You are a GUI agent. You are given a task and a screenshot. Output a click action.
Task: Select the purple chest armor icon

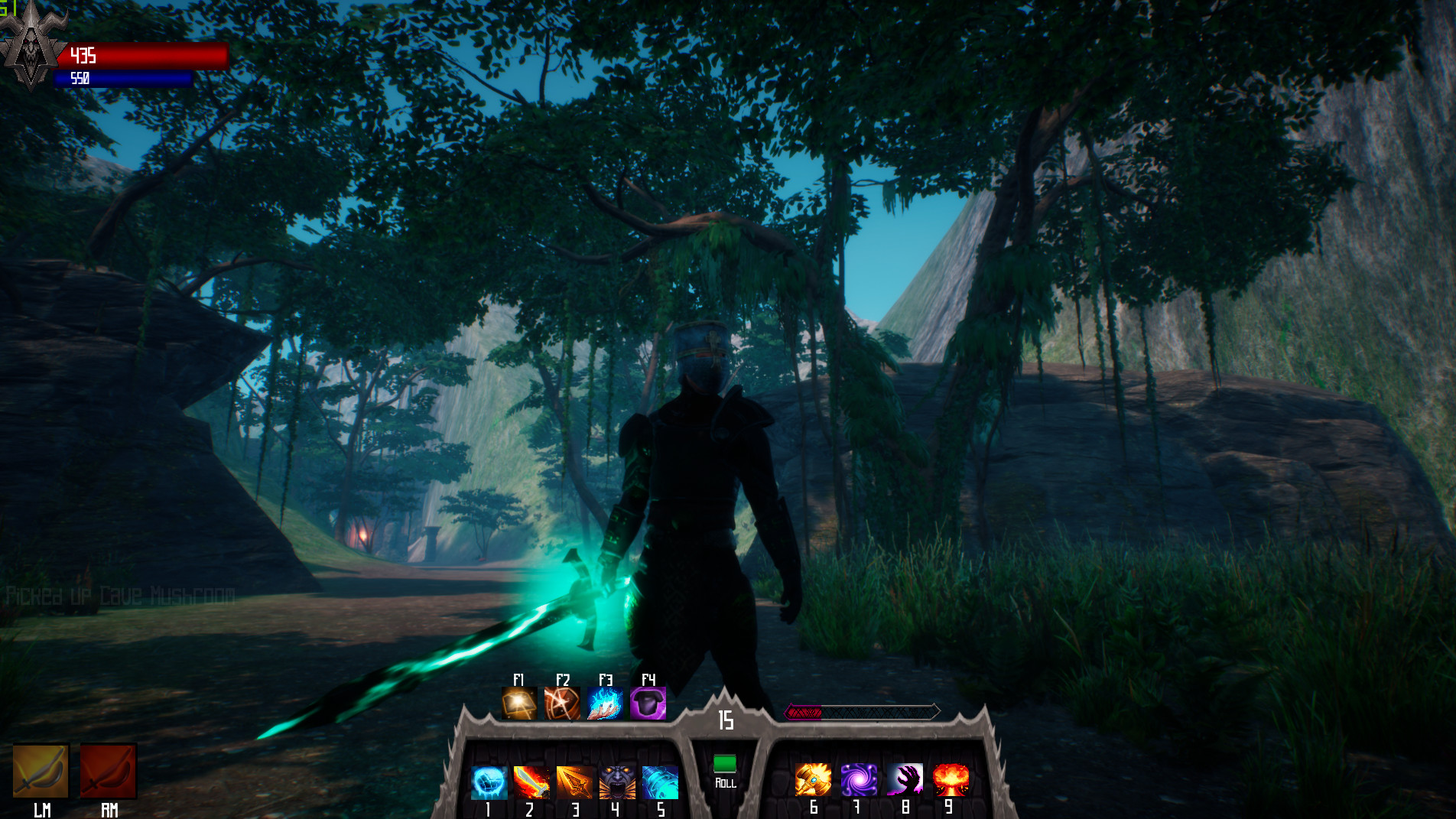point(648,704)
